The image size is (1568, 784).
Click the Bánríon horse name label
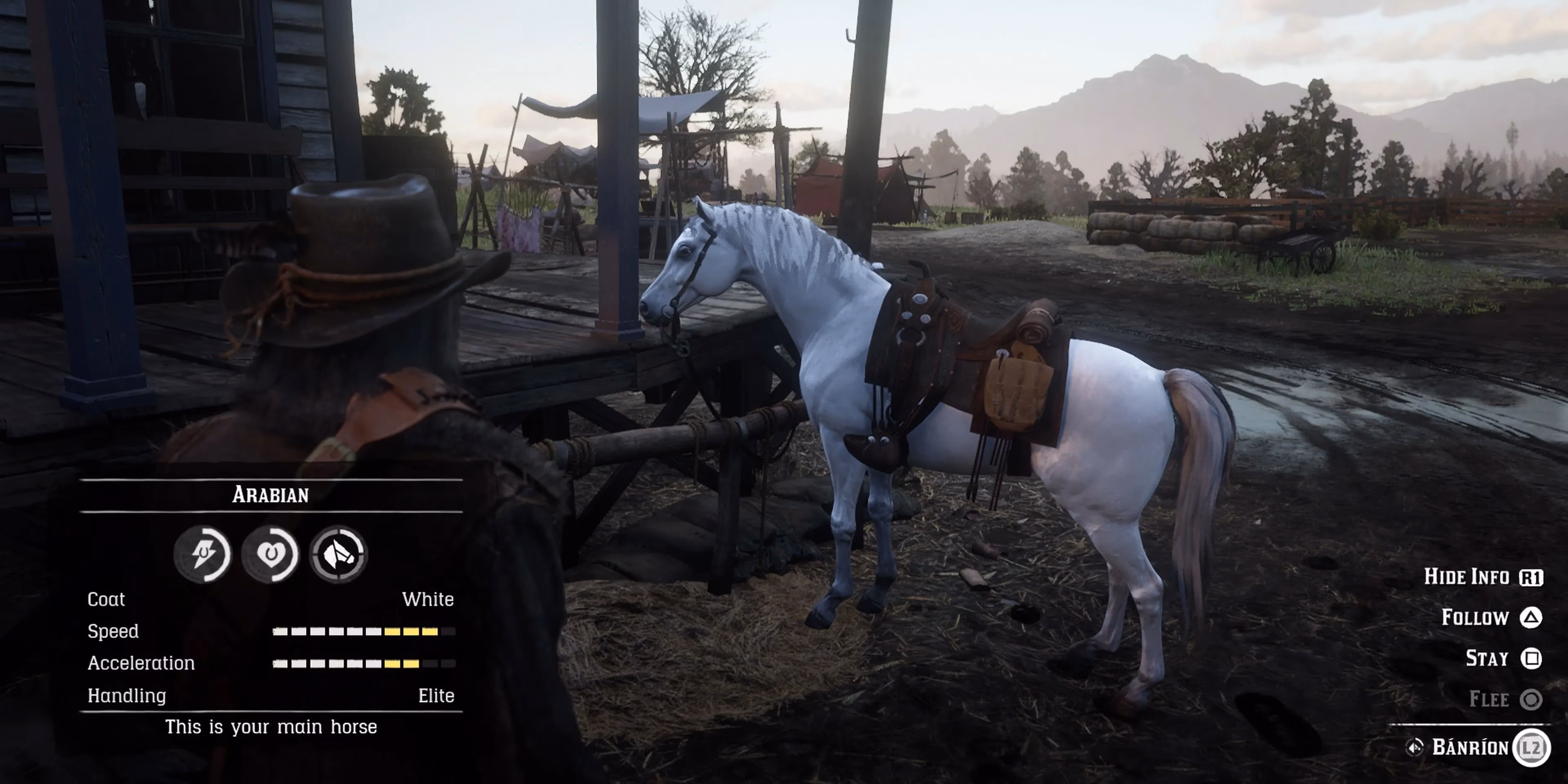pos(1470,747)
